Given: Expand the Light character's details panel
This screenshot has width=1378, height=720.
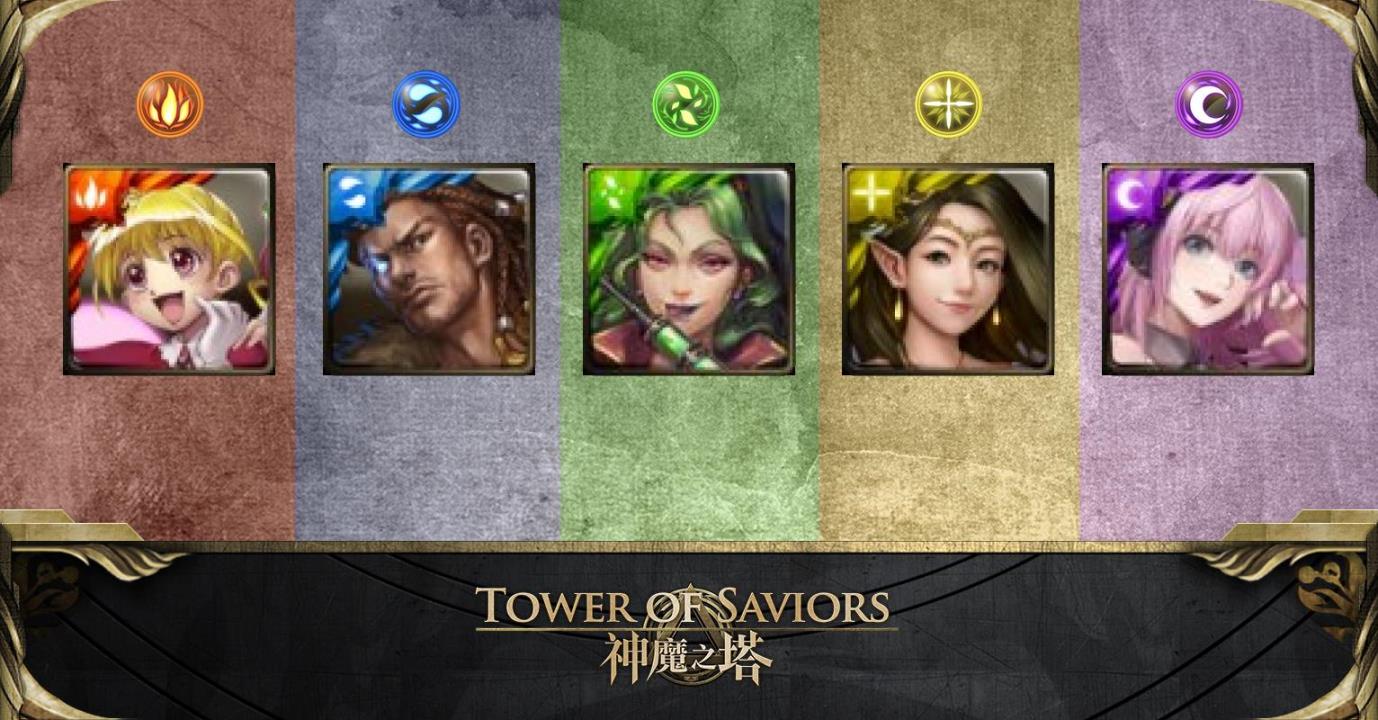Looking at the screenshot, I should (948, 267).
